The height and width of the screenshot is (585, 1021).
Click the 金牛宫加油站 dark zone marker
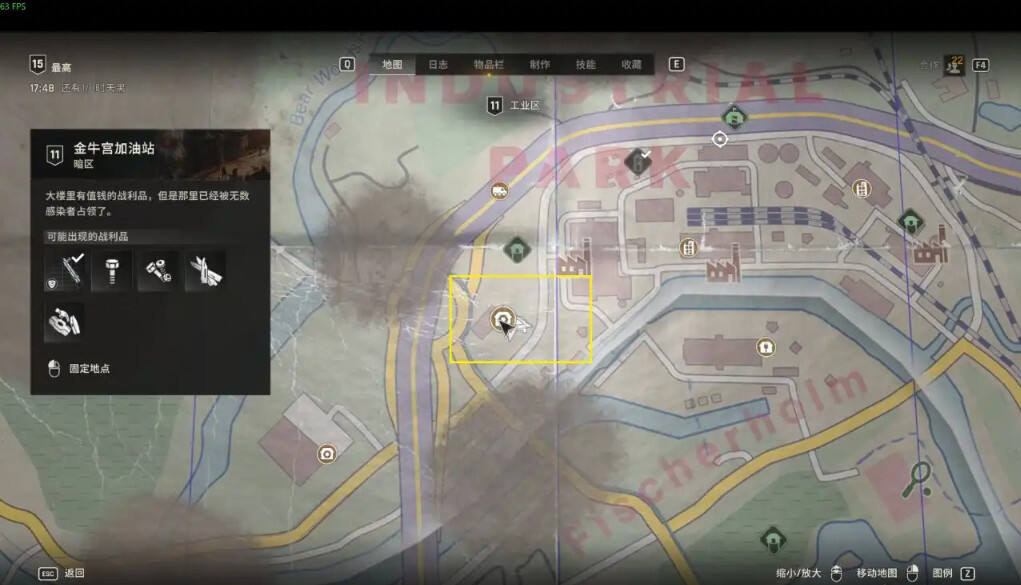(504, 320)
